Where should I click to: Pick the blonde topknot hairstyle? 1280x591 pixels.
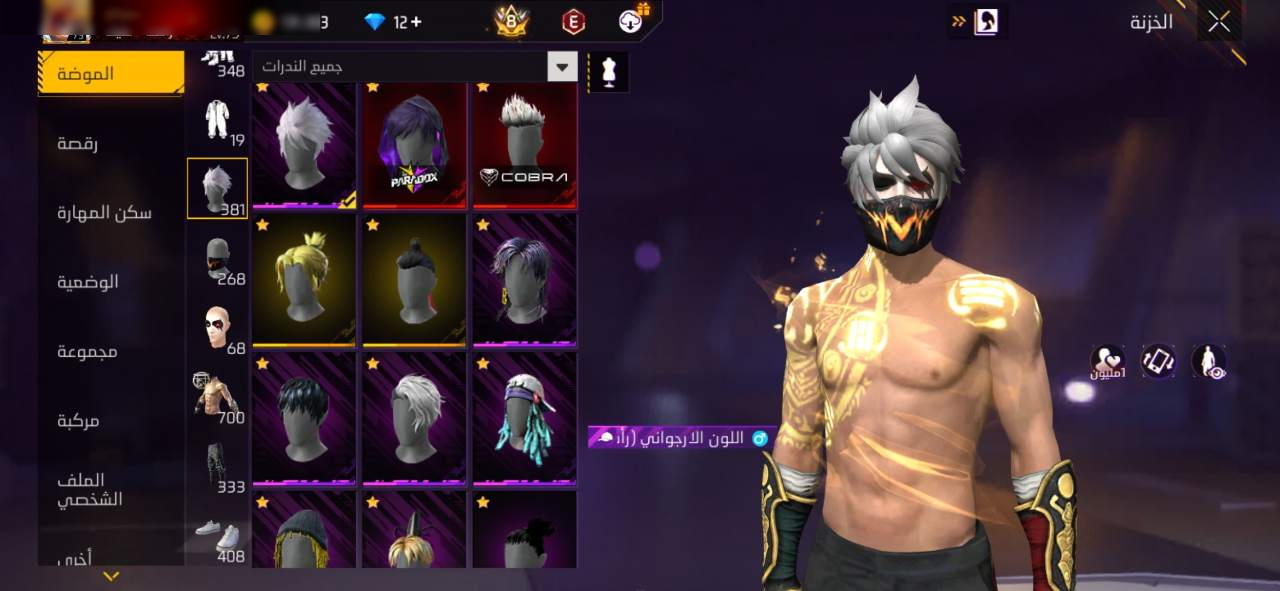coord(304,280)
